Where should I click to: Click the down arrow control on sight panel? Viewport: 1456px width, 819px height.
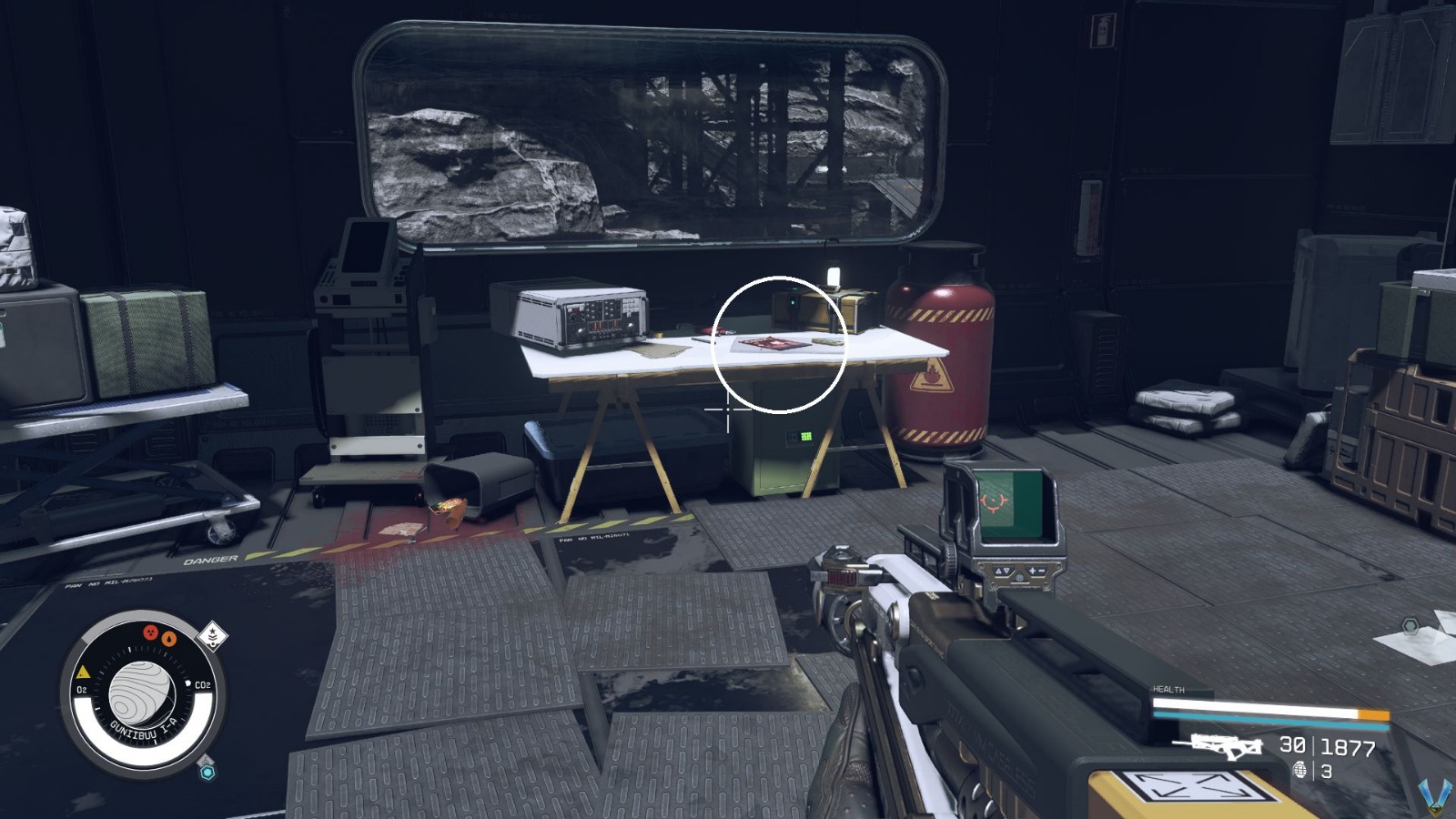coord(1006,571)
